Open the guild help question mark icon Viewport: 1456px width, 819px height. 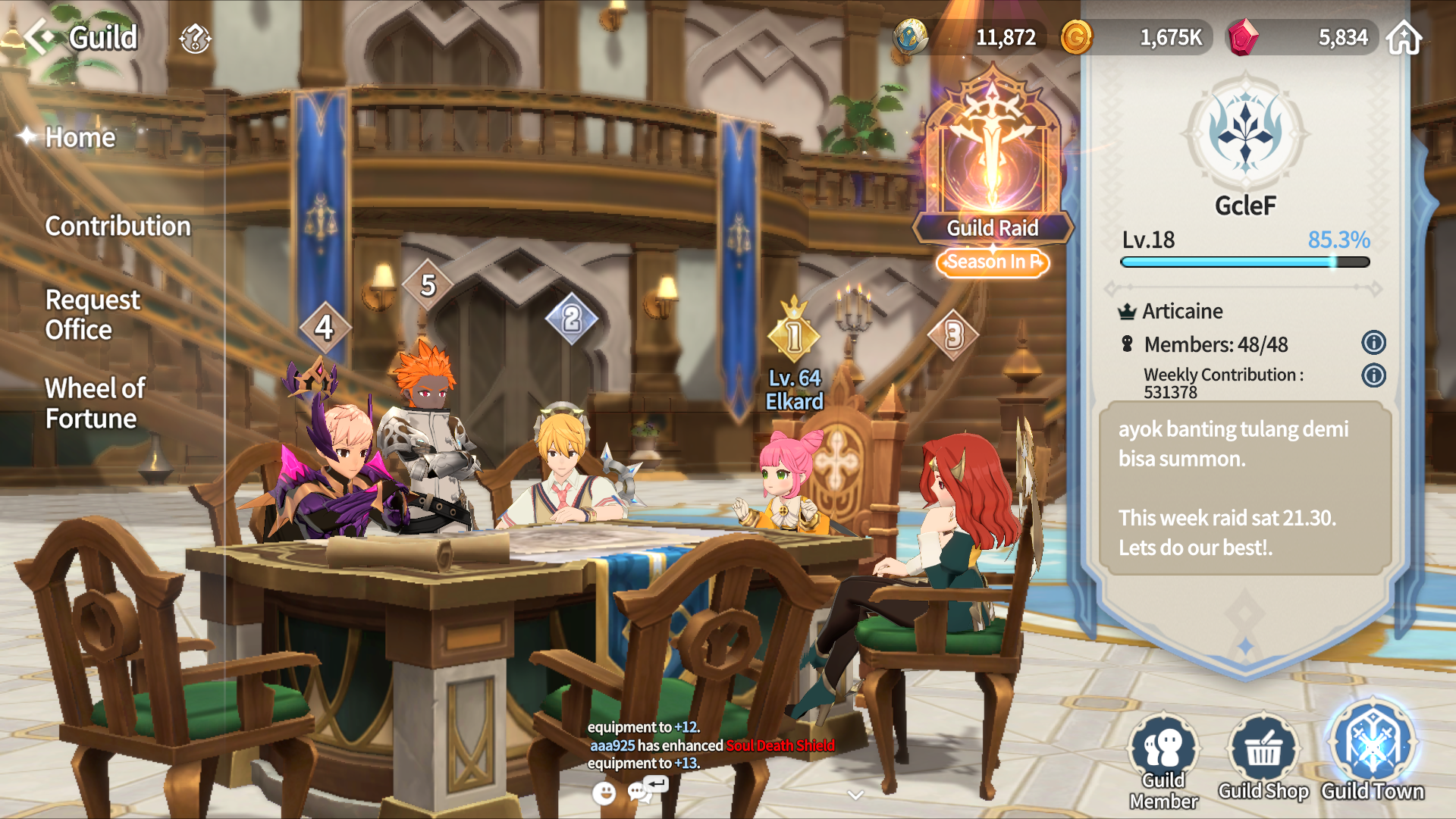(195, 38)
